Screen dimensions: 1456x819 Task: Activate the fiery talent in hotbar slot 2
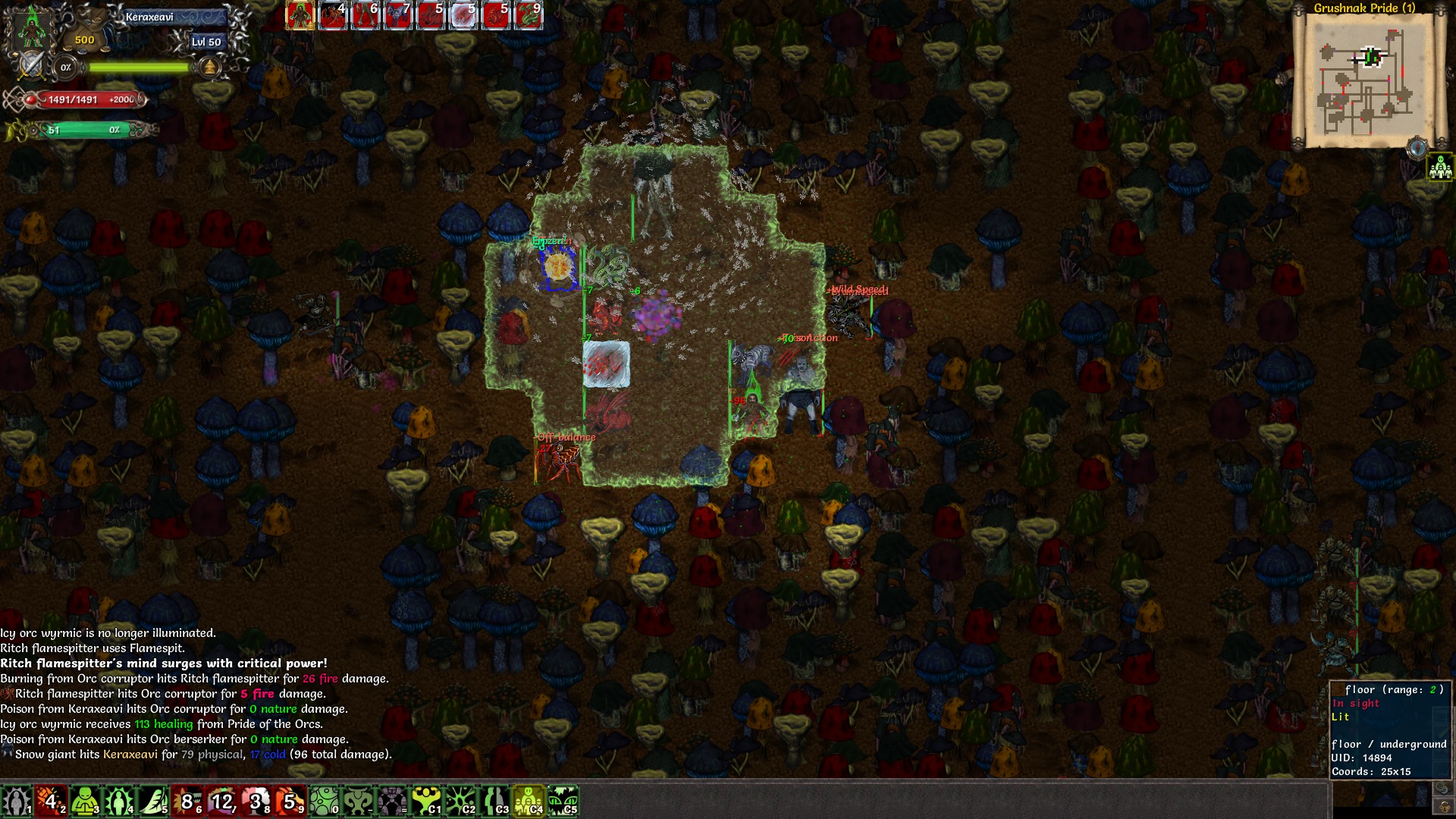51,802
